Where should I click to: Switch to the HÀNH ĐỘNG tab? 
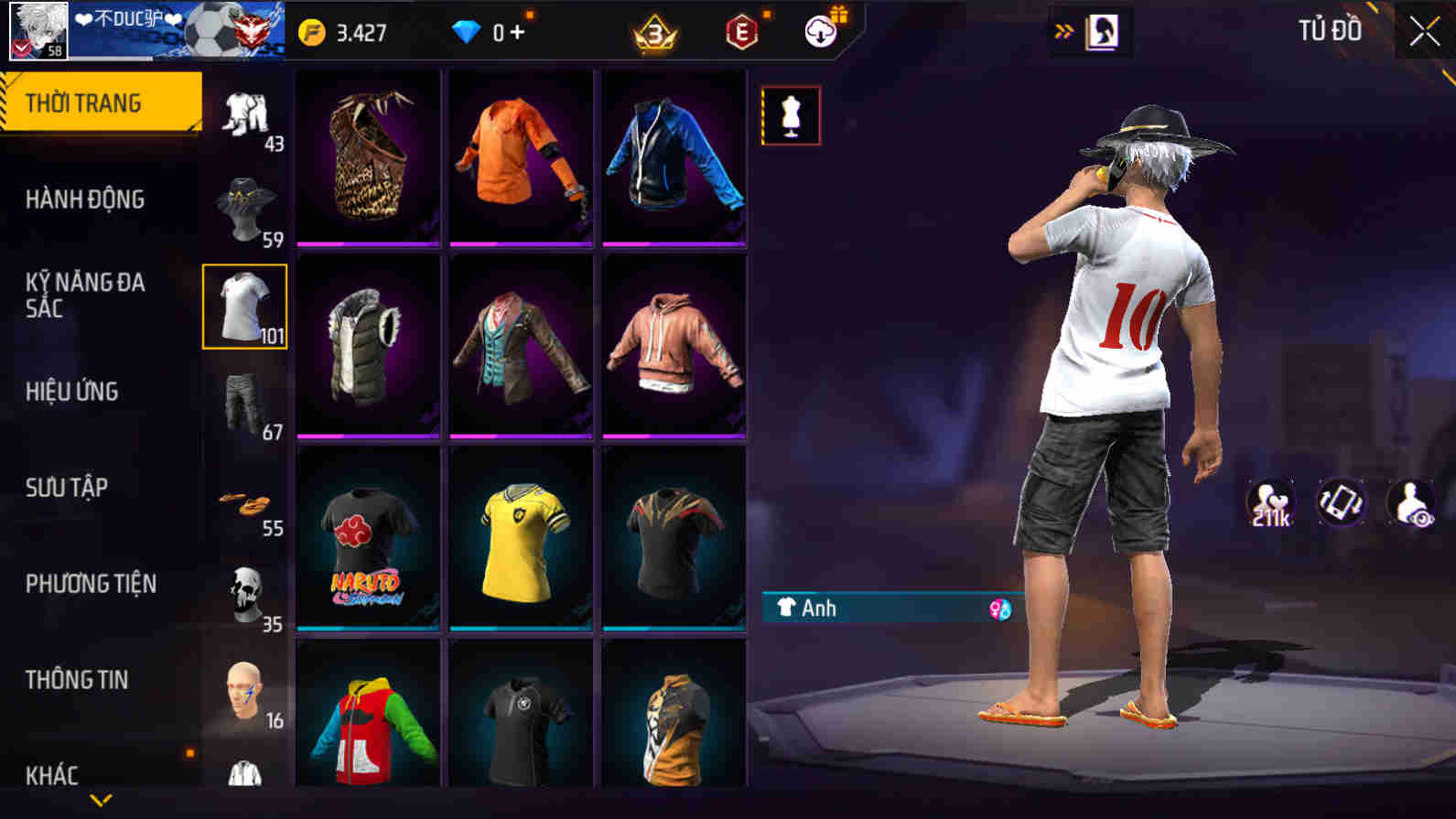(x=91, y=199)
